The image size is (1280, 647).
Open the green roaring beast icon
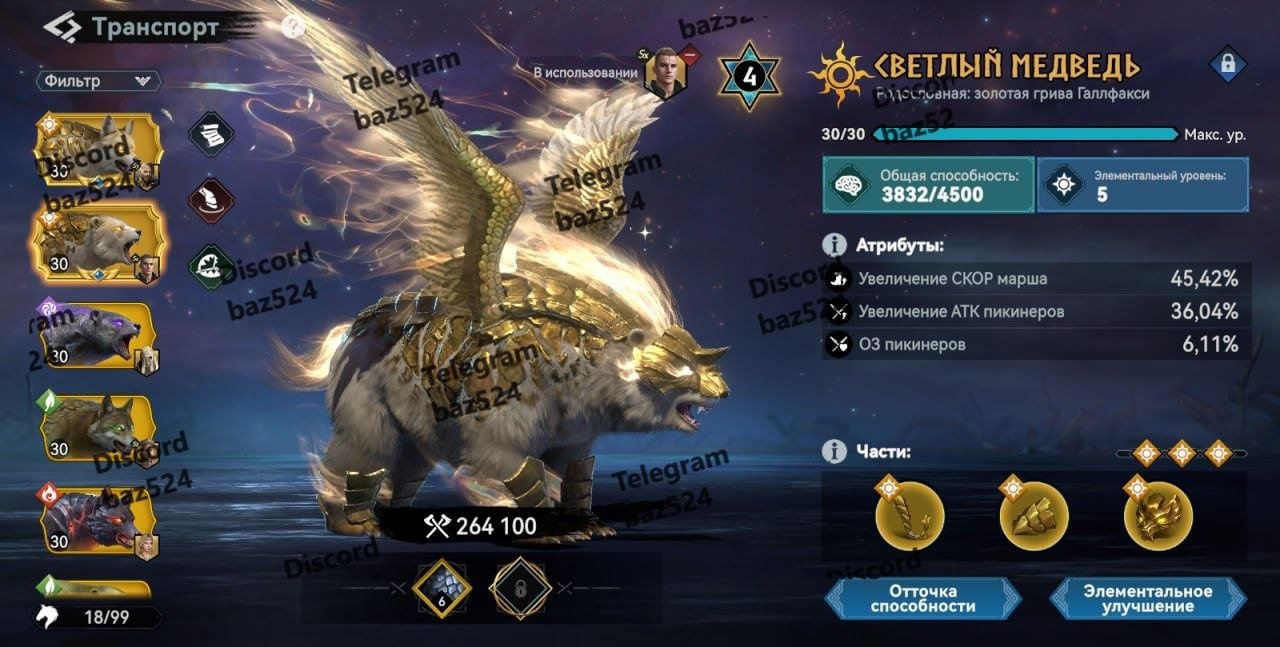pyautogui.click(x=212, y=266)
